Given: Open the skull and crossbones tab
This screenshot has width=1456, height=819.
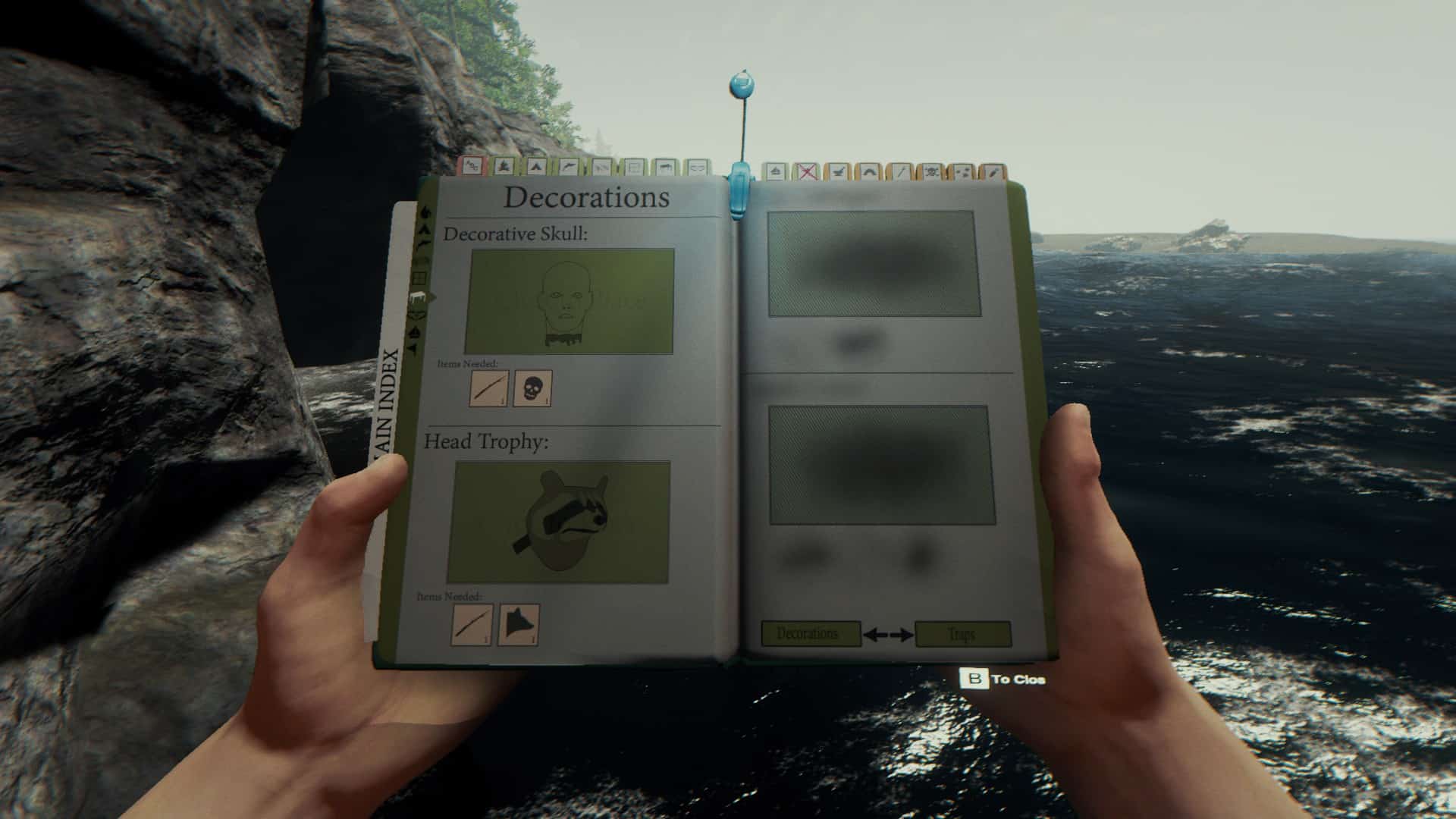Looking at the screenshot, I should (931, 173).
